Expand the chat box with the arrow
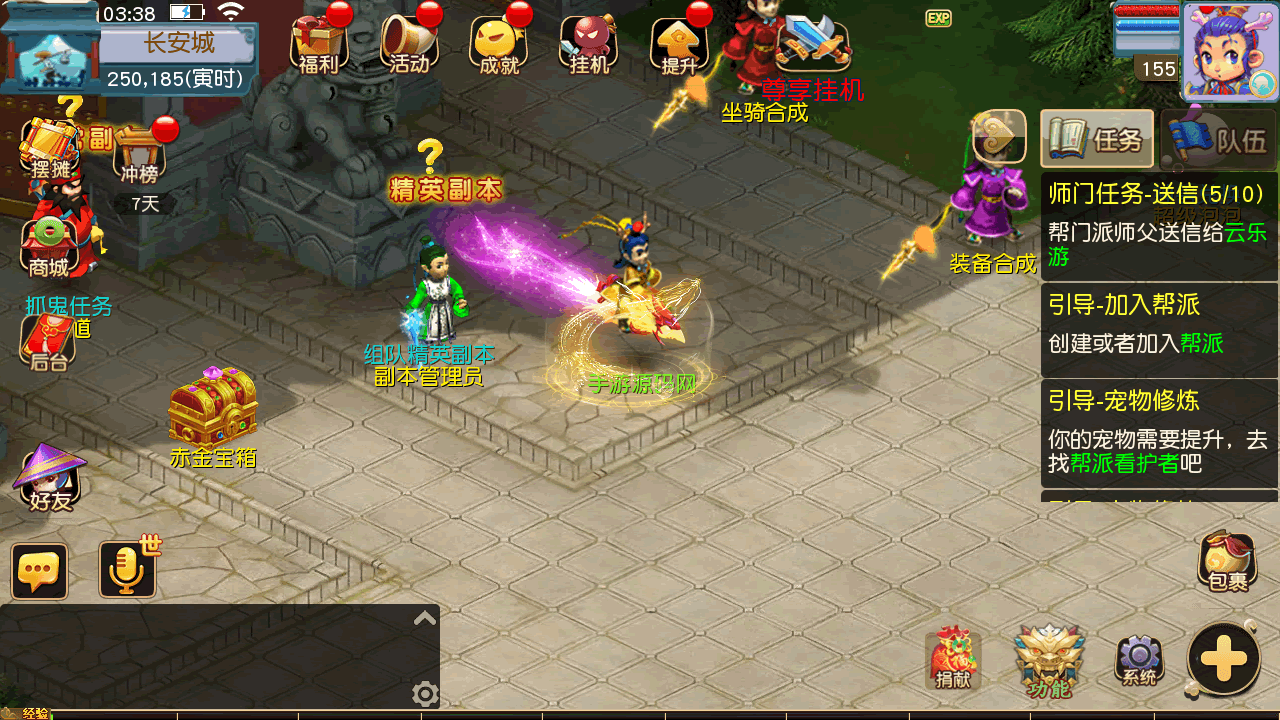Image resolution: width=1280 pixels, height=720 pixels. tap(425, 618)
